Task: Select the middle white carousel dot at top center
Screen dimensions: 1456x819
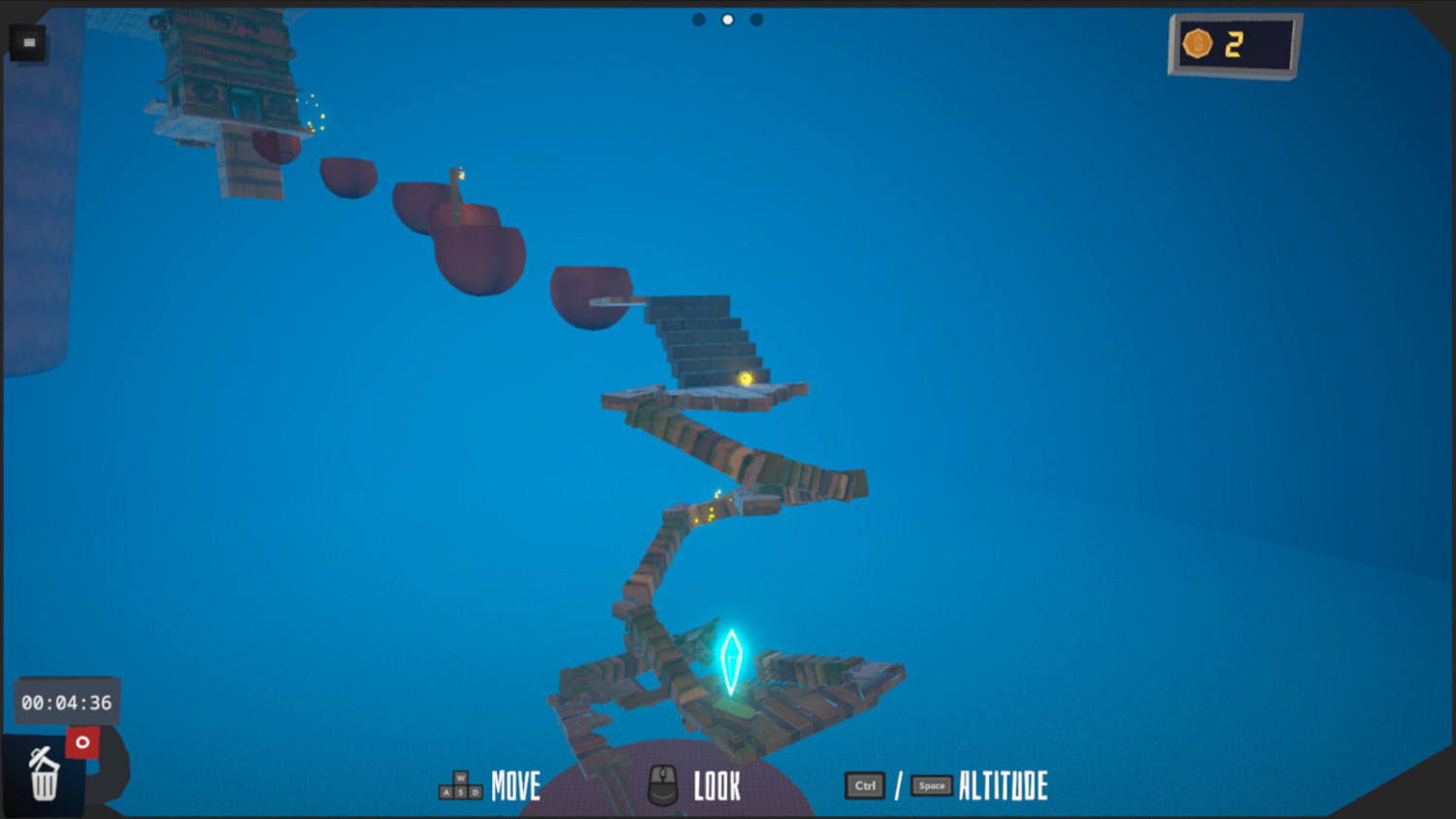Action: pos(727,18)
